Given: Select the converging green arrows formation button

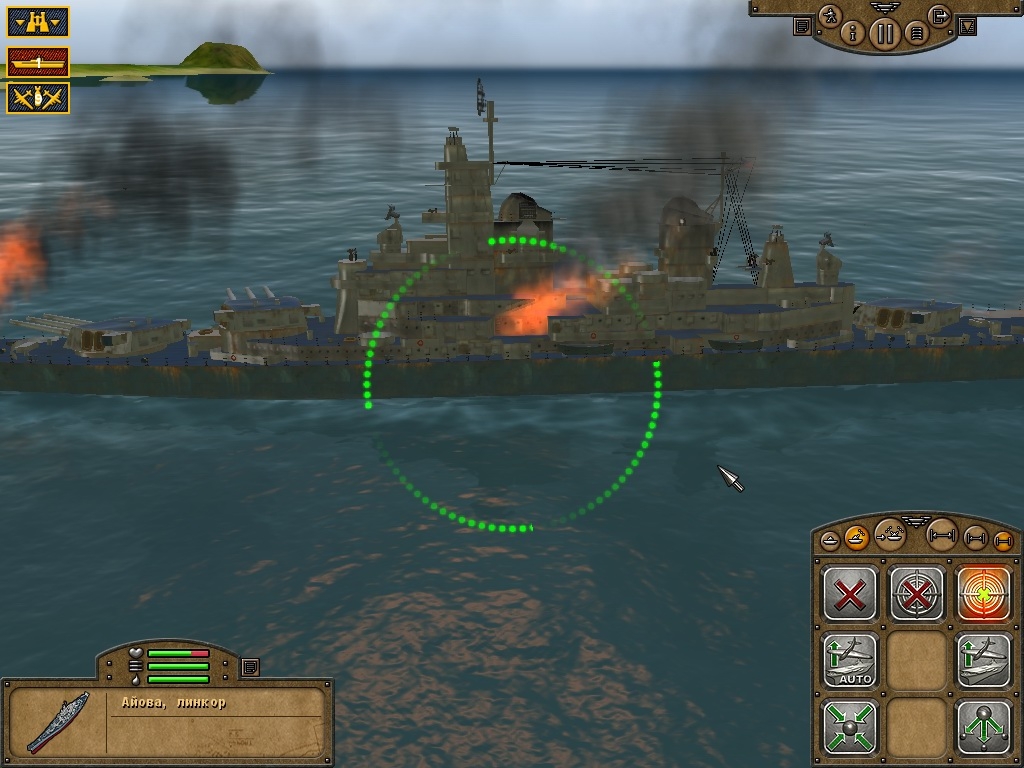Looking at the screenshot, I should [850, 726].
